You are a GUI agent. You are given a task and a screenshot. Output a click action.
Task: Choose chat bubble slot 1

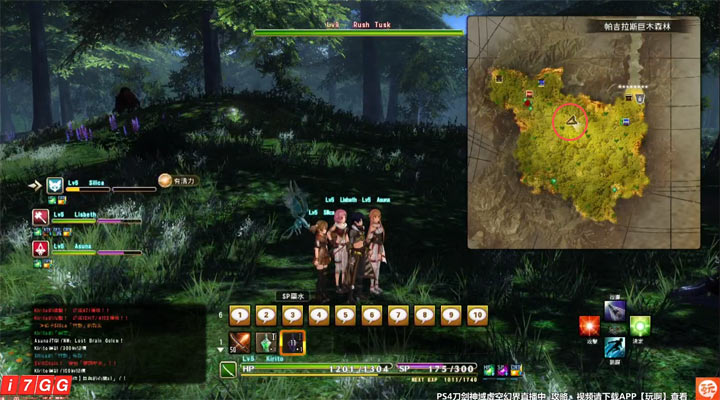point(240,315)
